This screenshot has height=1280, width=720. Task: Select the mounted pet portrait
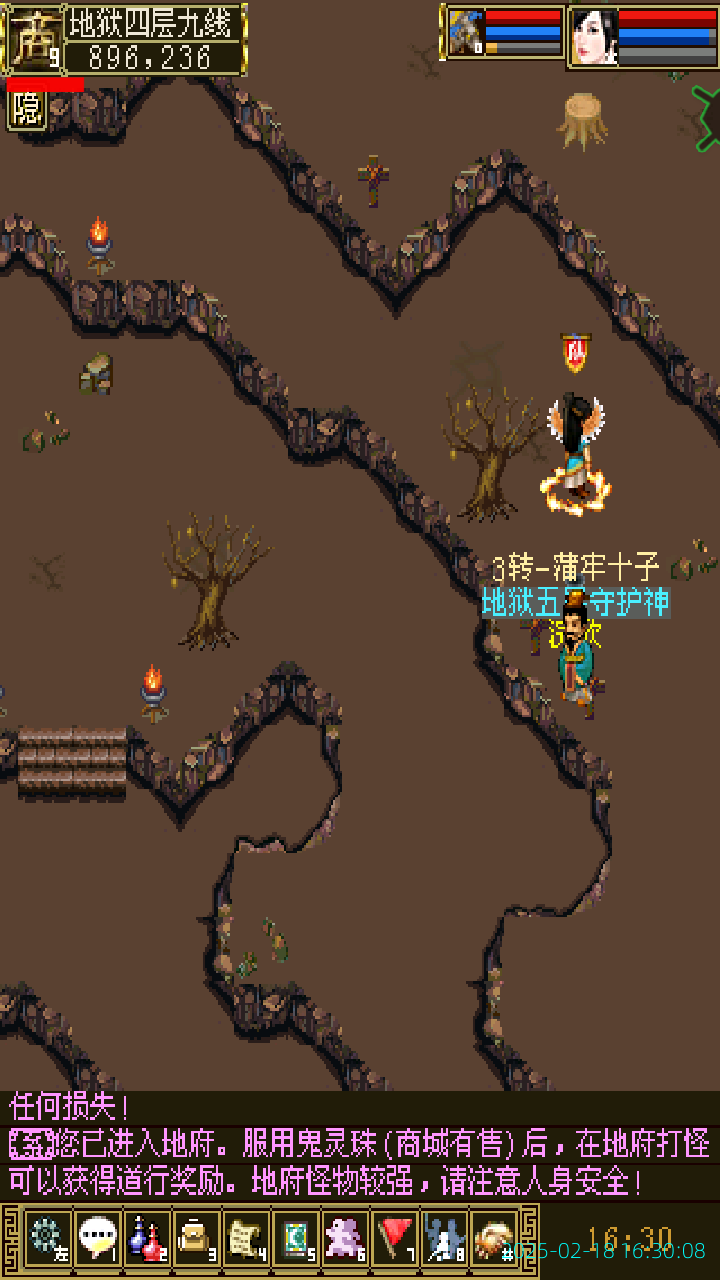point(466,33)
